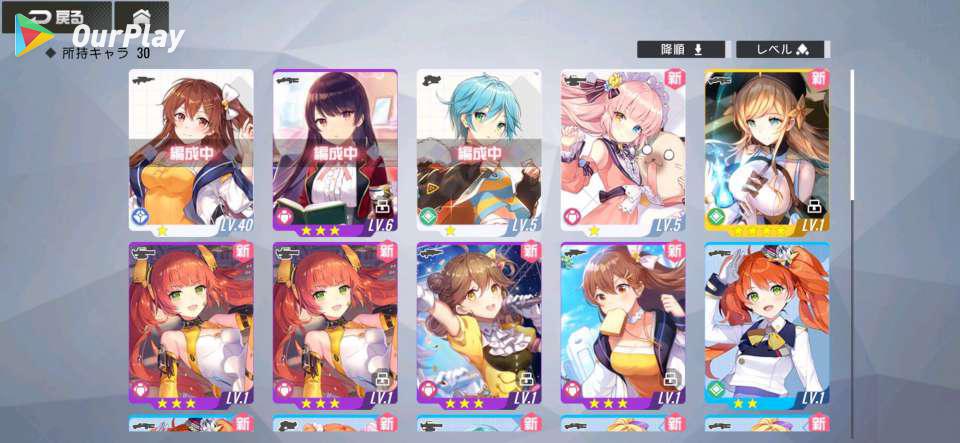Return to the home screen
The image size is (960, 443).
[x=141, y=17]
